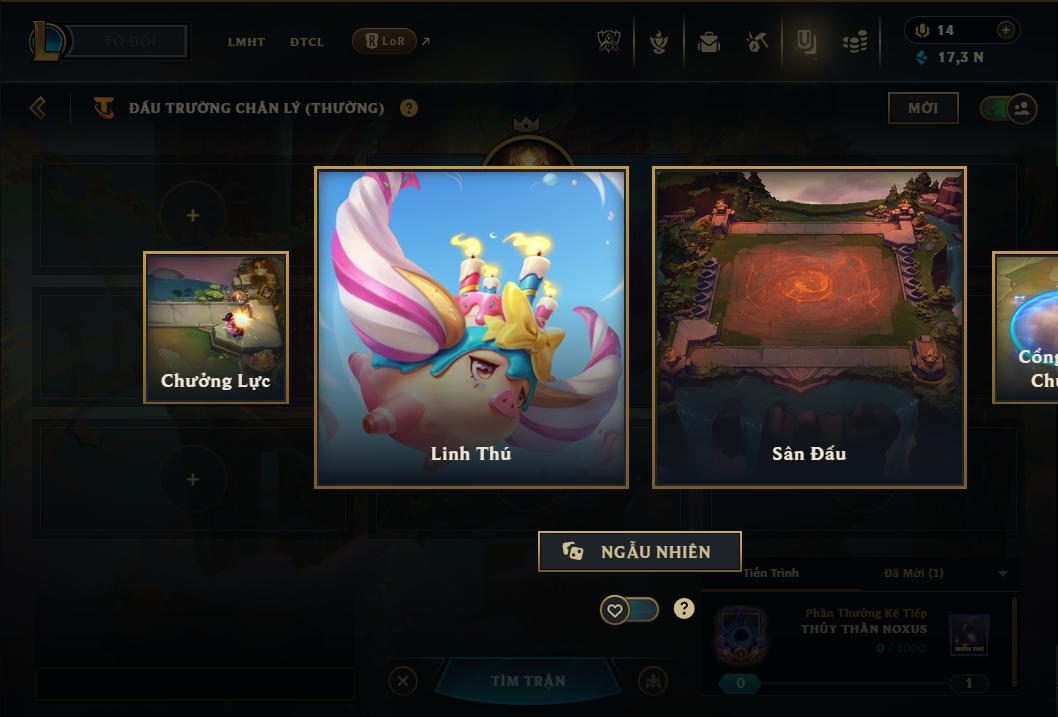The height and width of the screenshot is (717, 1058).
Task: Go back with the arrow button
Action: coord(38,107)
